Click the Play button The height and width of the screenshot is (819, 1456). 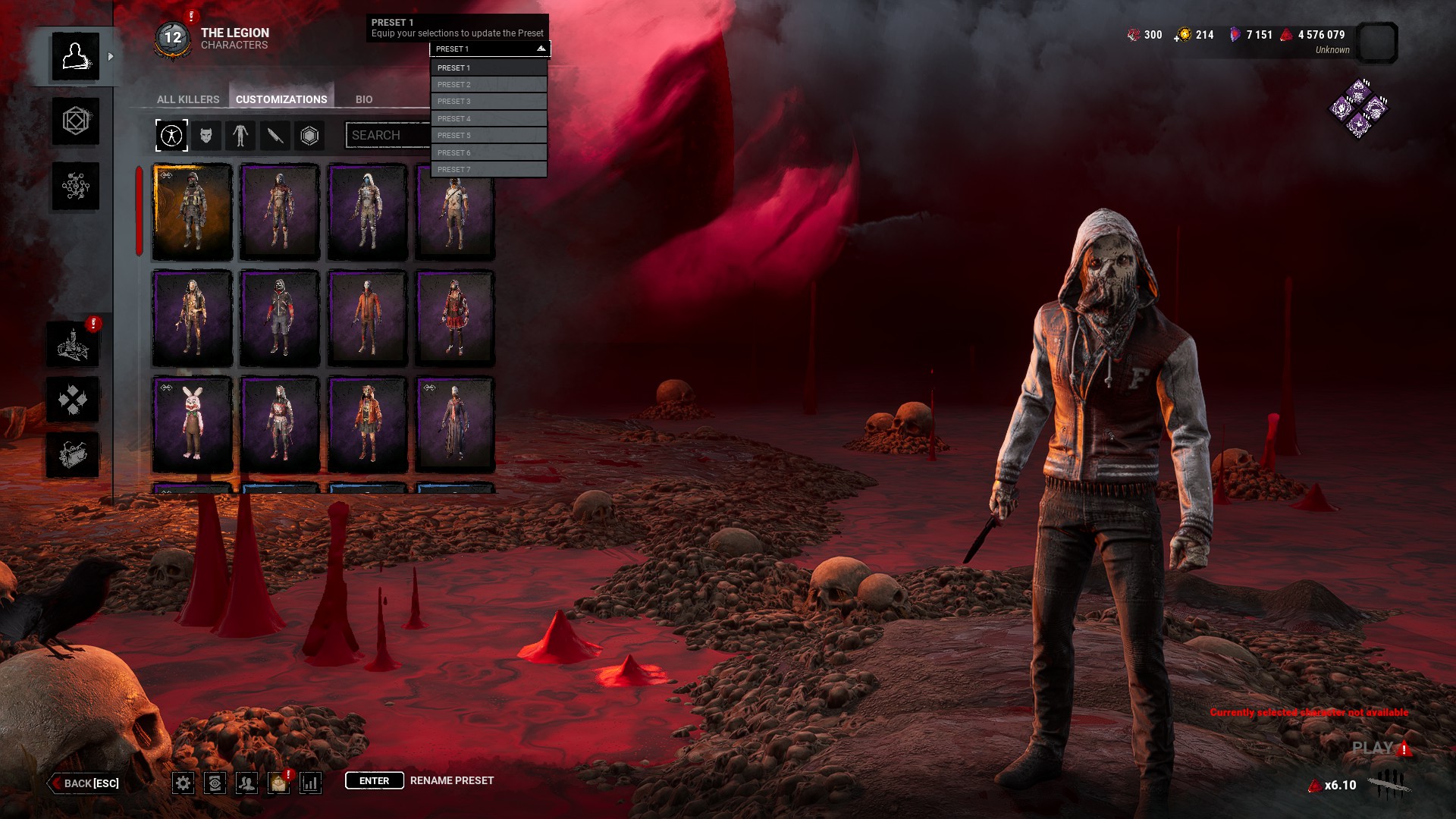tap(1373, 748)
